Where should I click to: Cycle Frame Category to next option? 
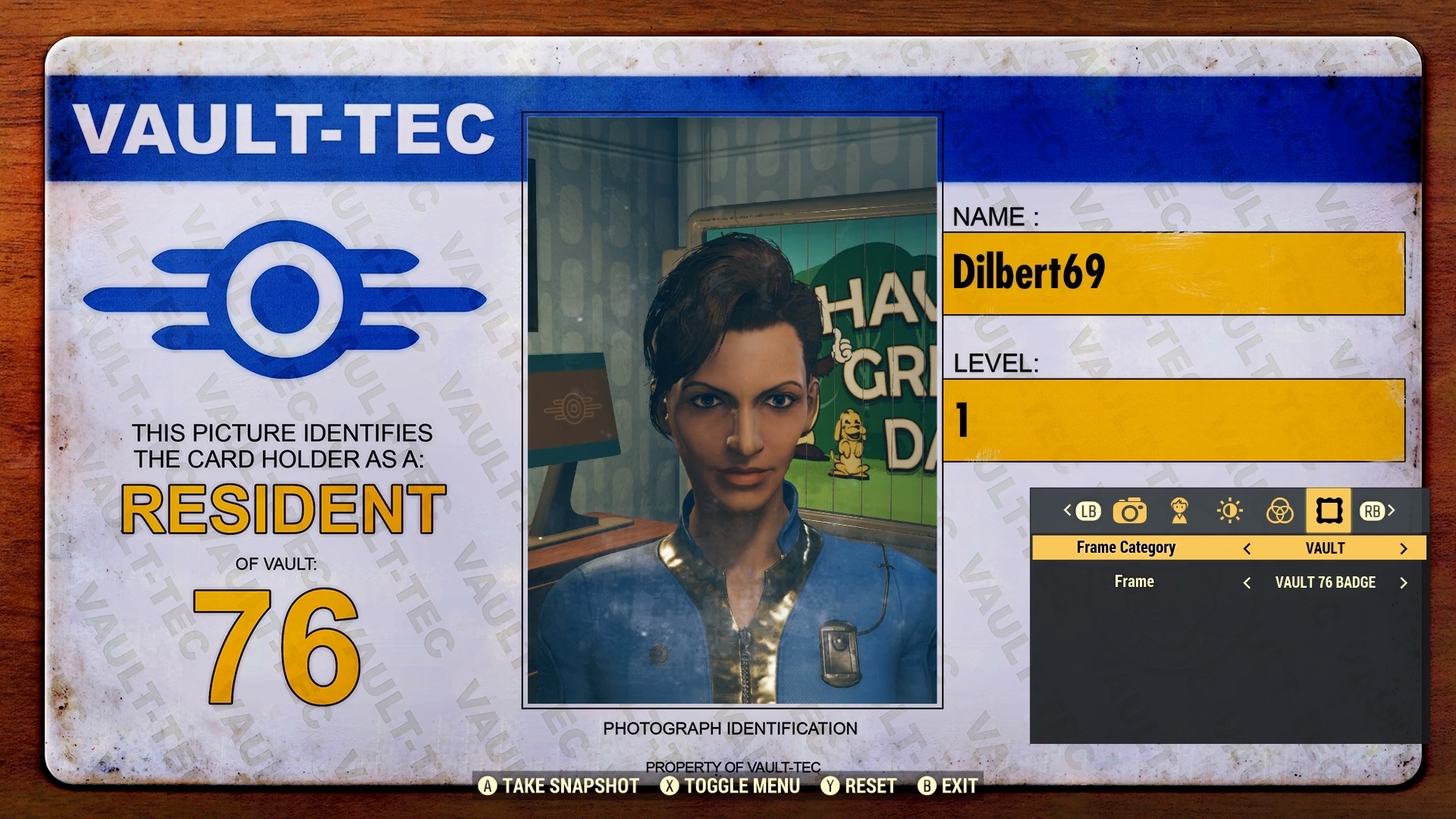(x=1404, y=548)
